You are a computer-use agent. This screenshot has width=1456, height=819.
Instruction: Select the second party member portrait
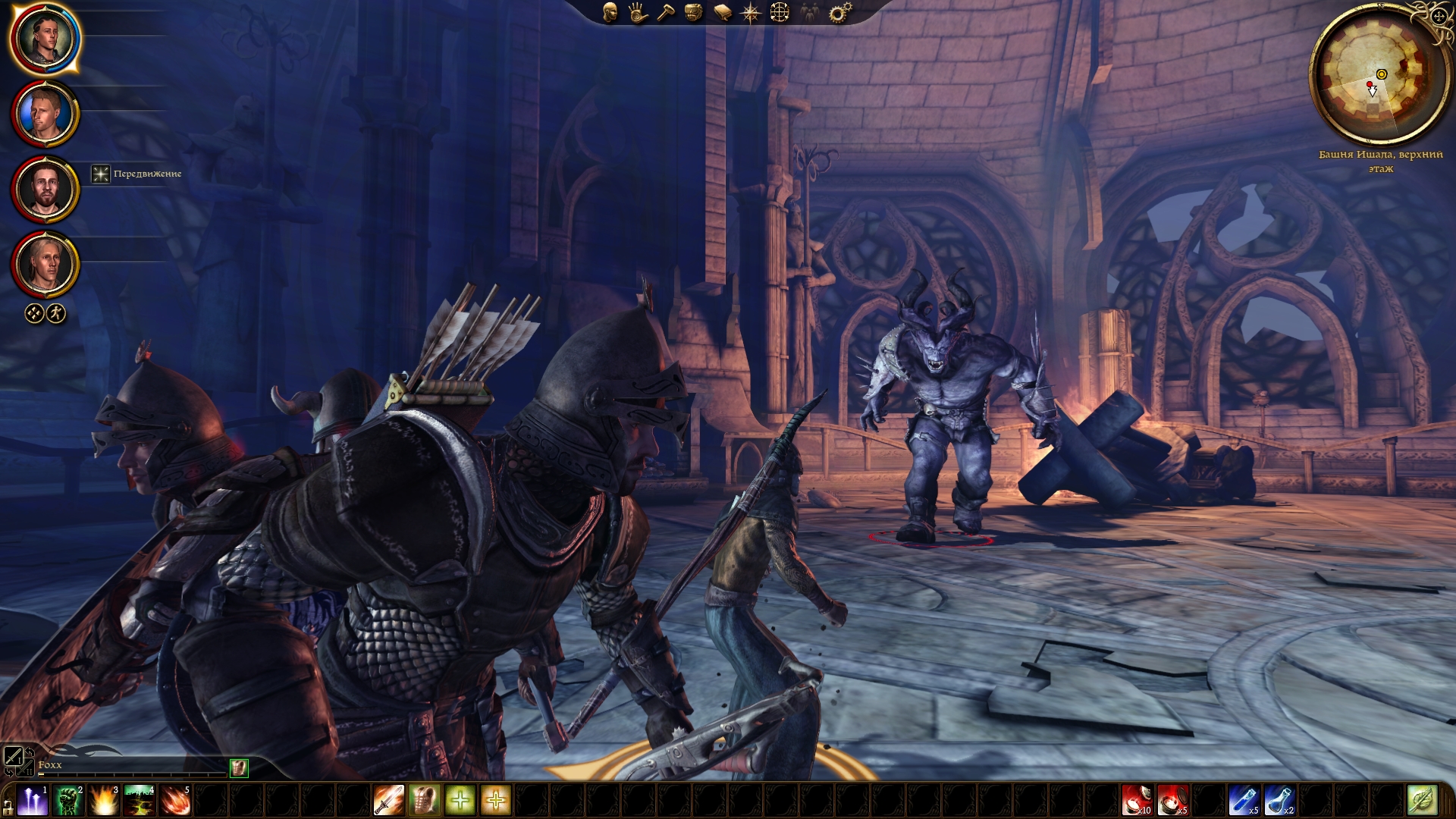click(45, 114)
